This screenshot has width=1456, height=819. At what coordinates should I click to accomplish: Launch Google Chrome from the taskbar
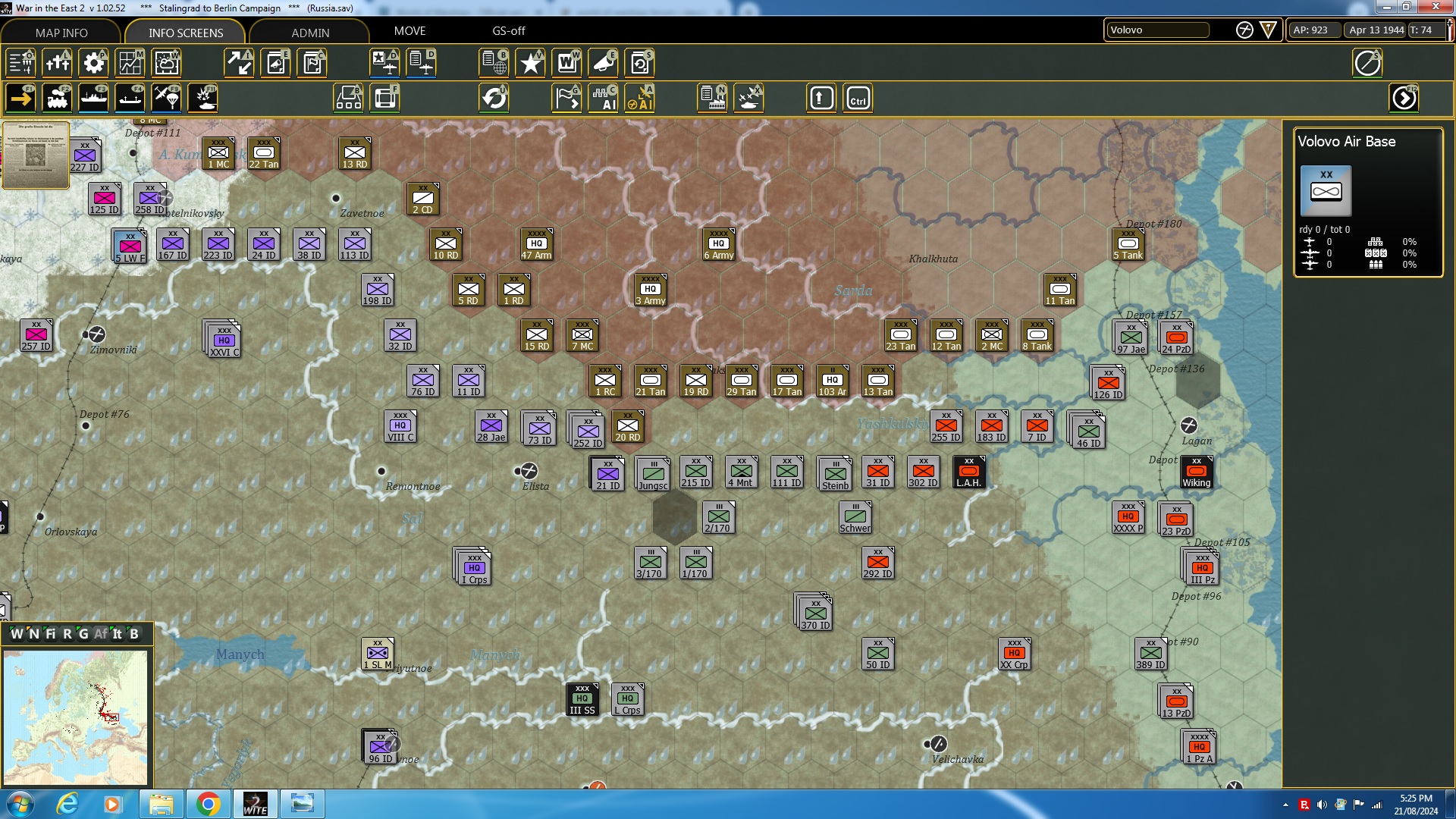(x=208, y=803)
